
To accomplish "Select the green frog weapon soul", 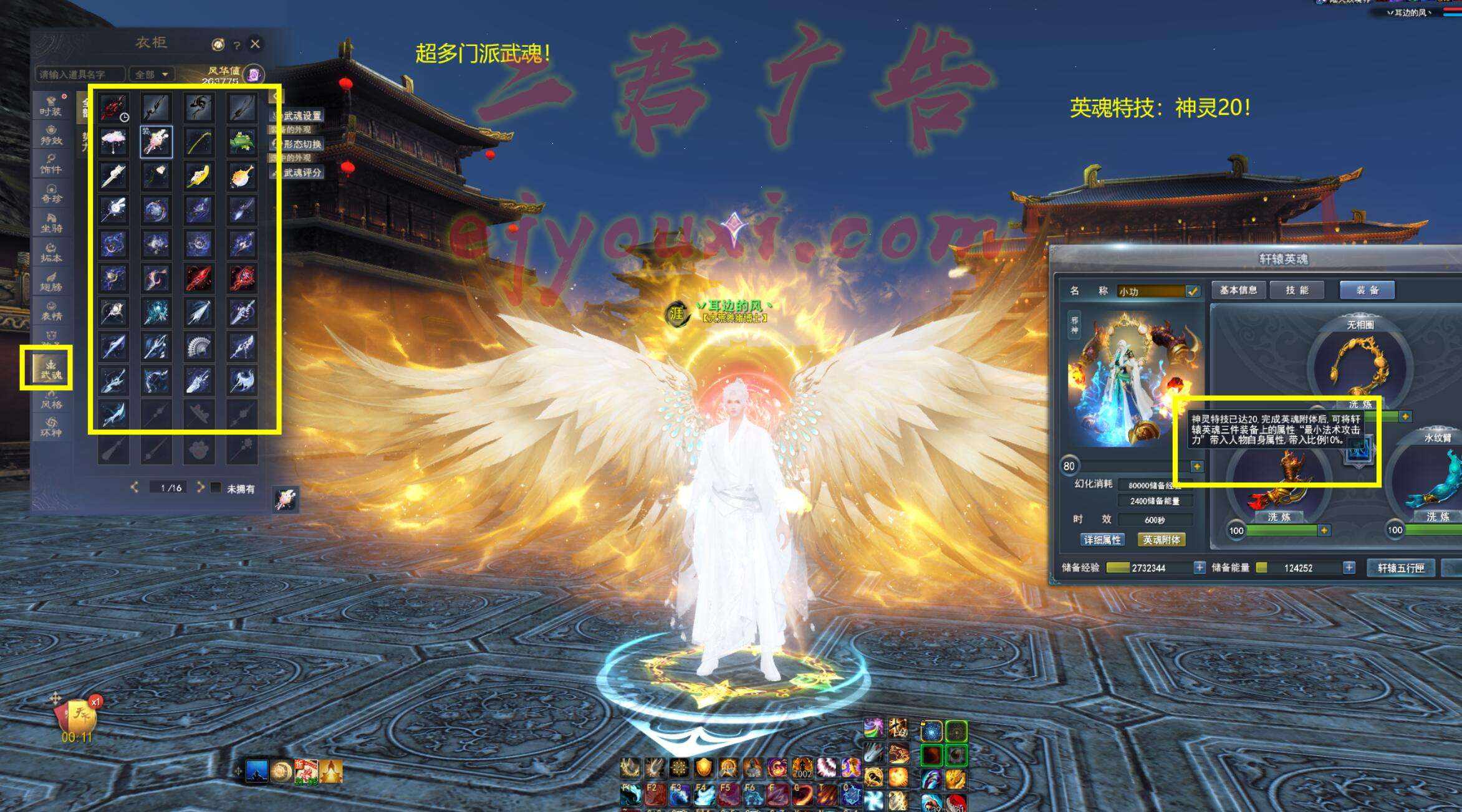I will pos(241,141).
